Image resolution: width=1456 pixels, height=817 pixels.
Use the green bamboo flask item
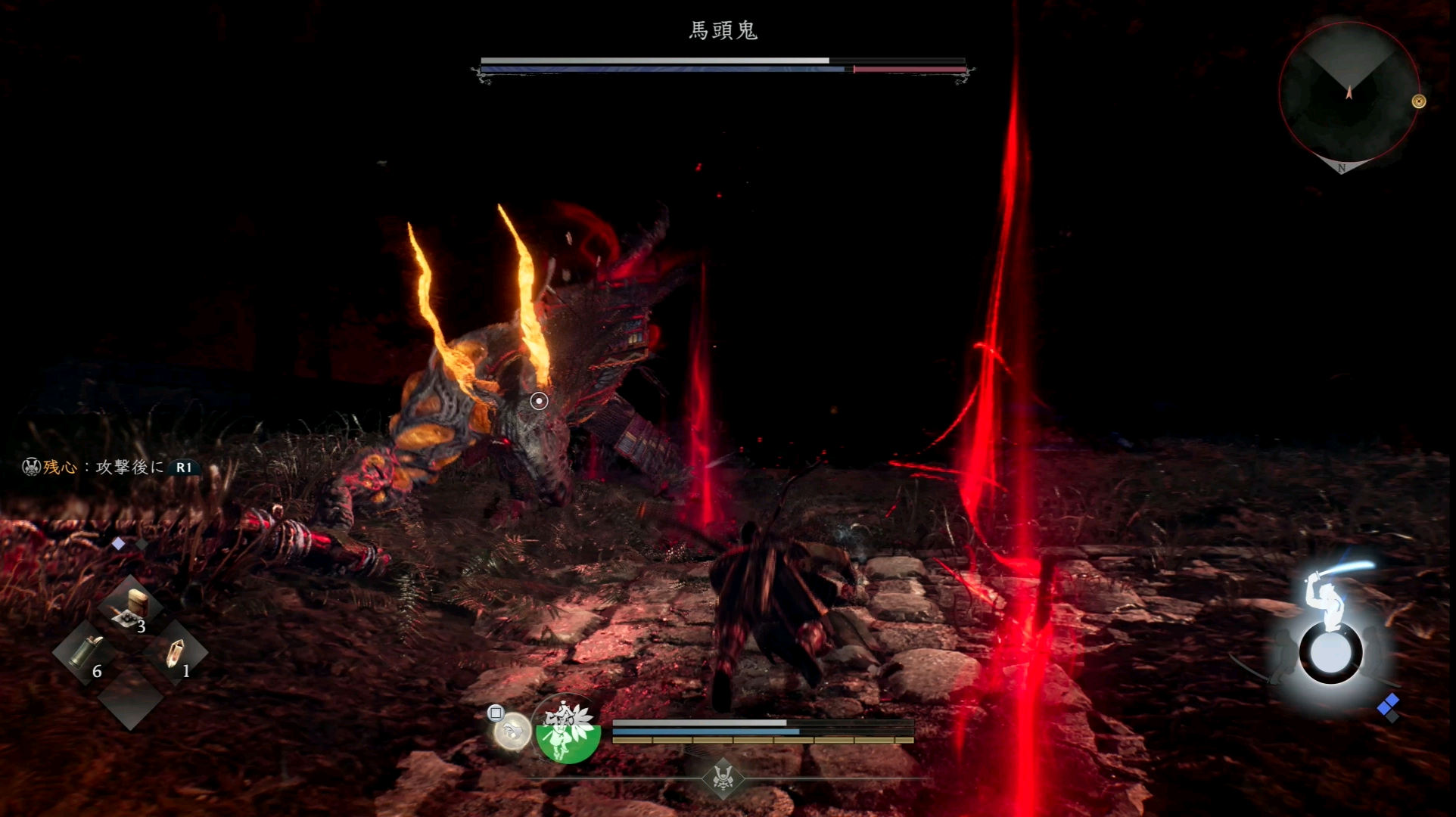[x=86, y=652]
